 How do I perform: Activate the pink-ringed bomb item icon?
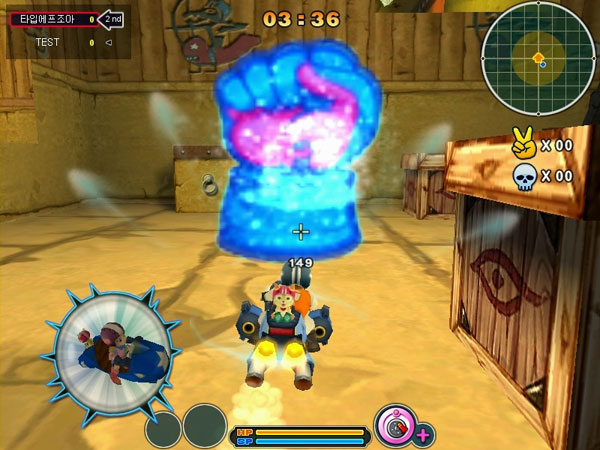pos(394,424)
